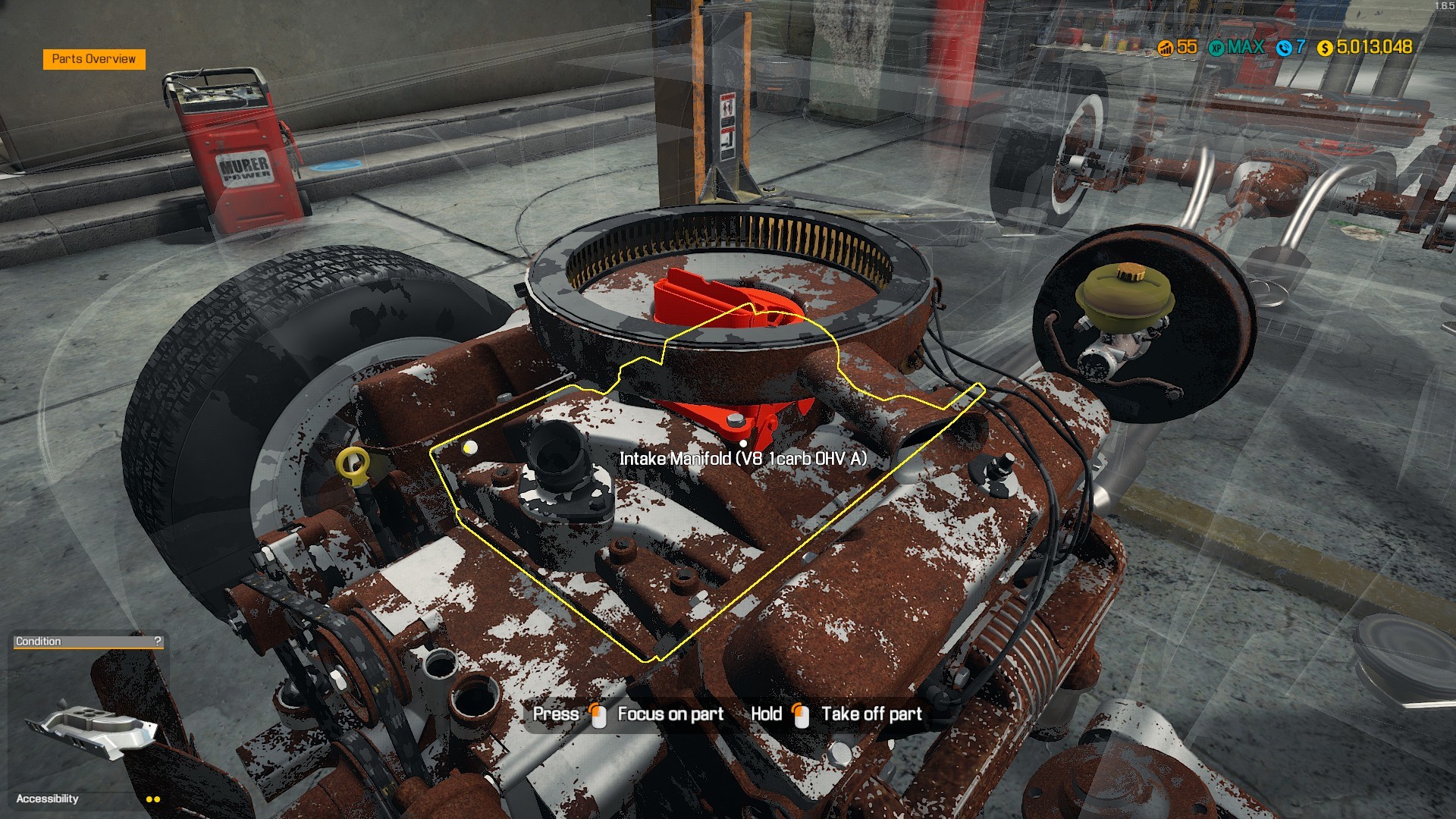Click the Intake Manifold (V8 1carb OHV A) label
Viewport: 1456px width, 819px height.
click(x=744, y=458)
